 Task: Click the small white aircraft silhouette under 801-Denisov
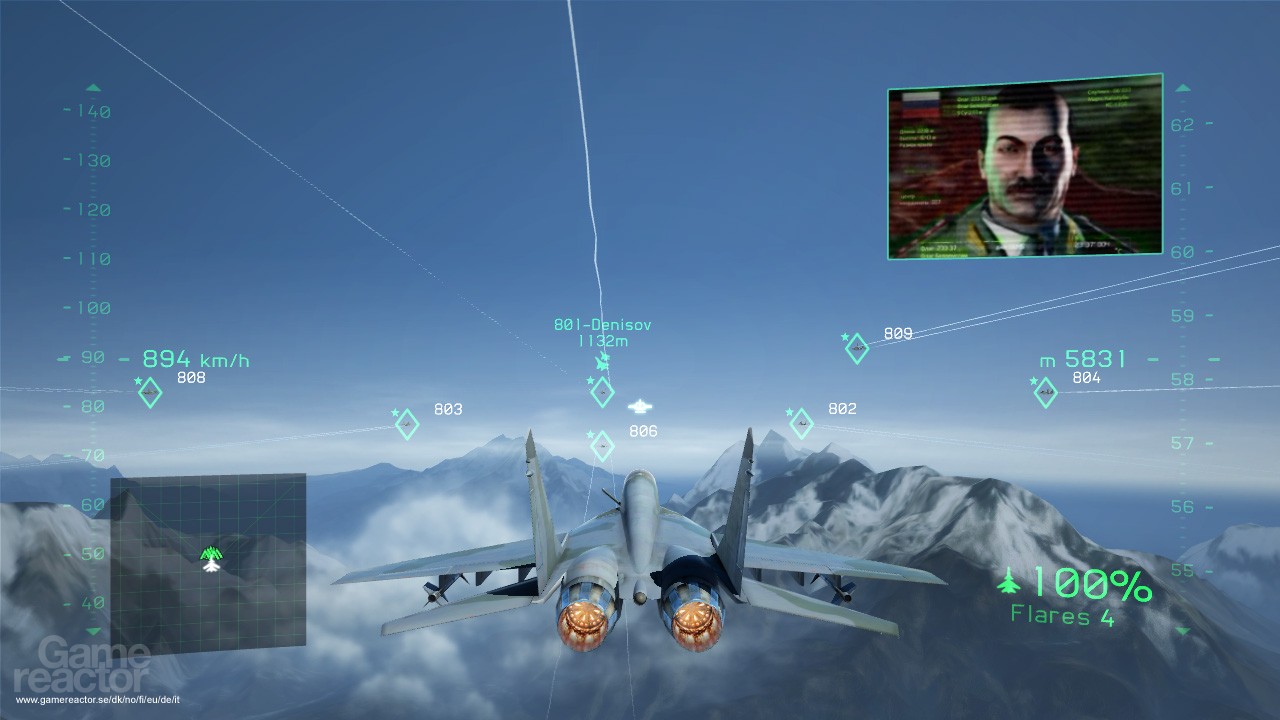[x=640, y=406]
